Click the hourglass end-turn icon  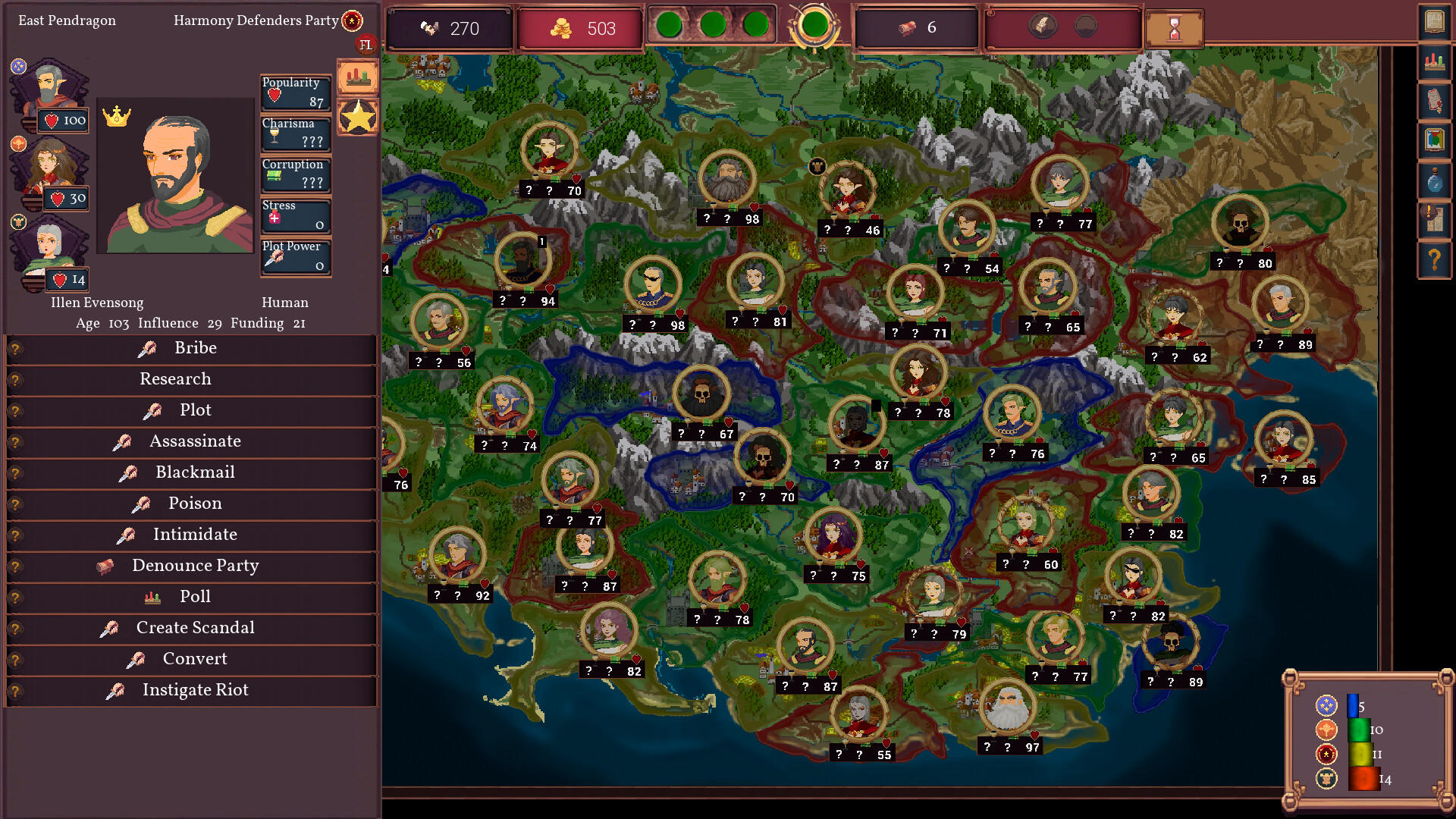(1175, 28)
